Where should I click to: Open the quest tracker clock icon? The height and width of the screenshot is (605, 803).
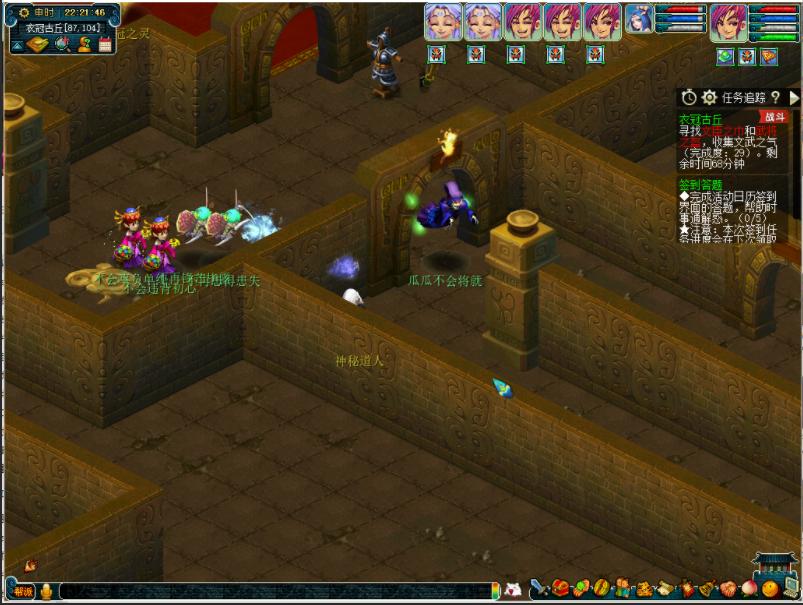(x=689, y=97)
